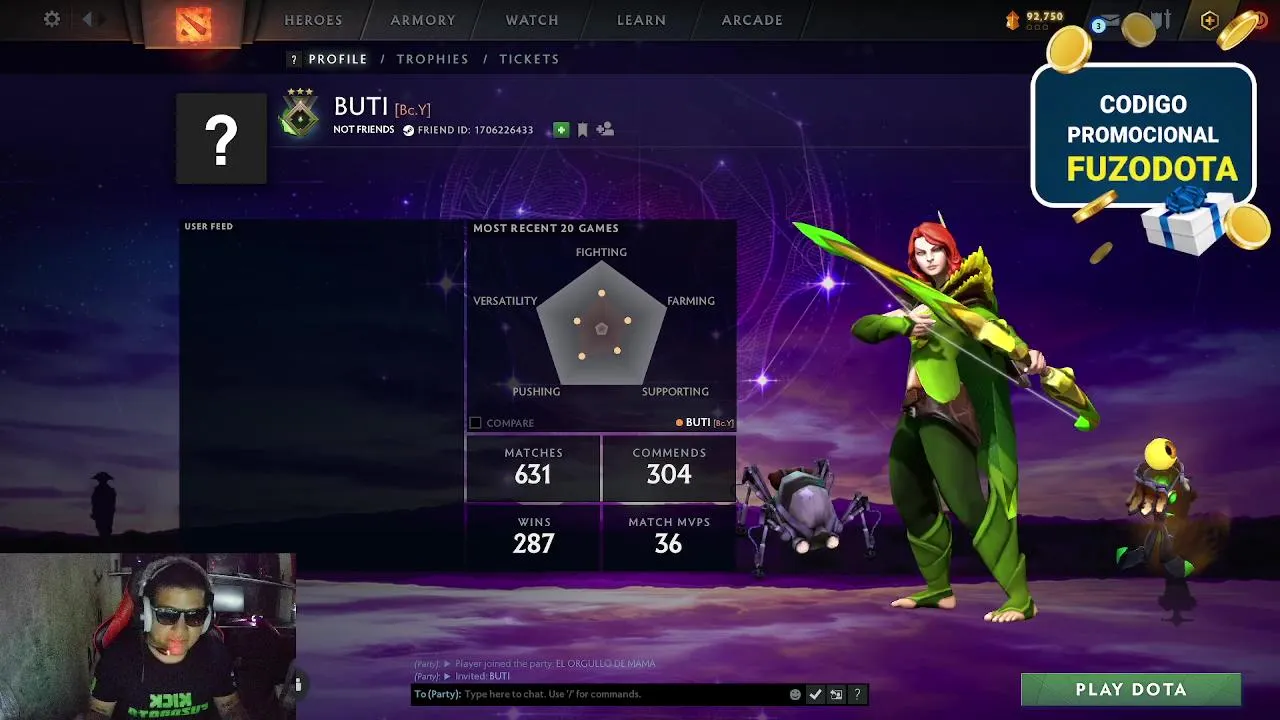Start matchmaking with Play Dota
Screen dimensions: 1280x720
click(x=1130, y=690)
